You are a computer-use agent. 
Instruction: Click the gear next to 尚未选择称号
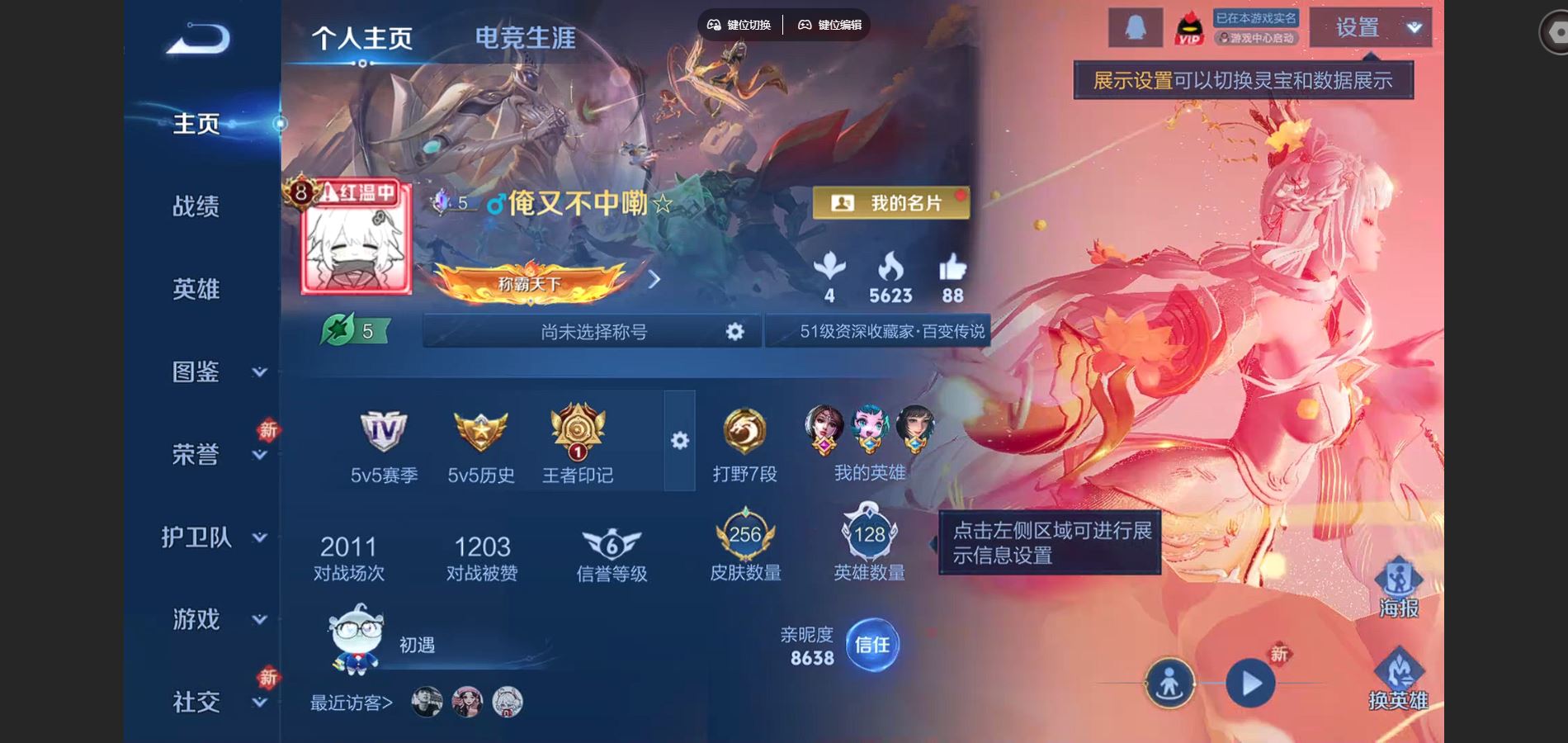point(733,330)
